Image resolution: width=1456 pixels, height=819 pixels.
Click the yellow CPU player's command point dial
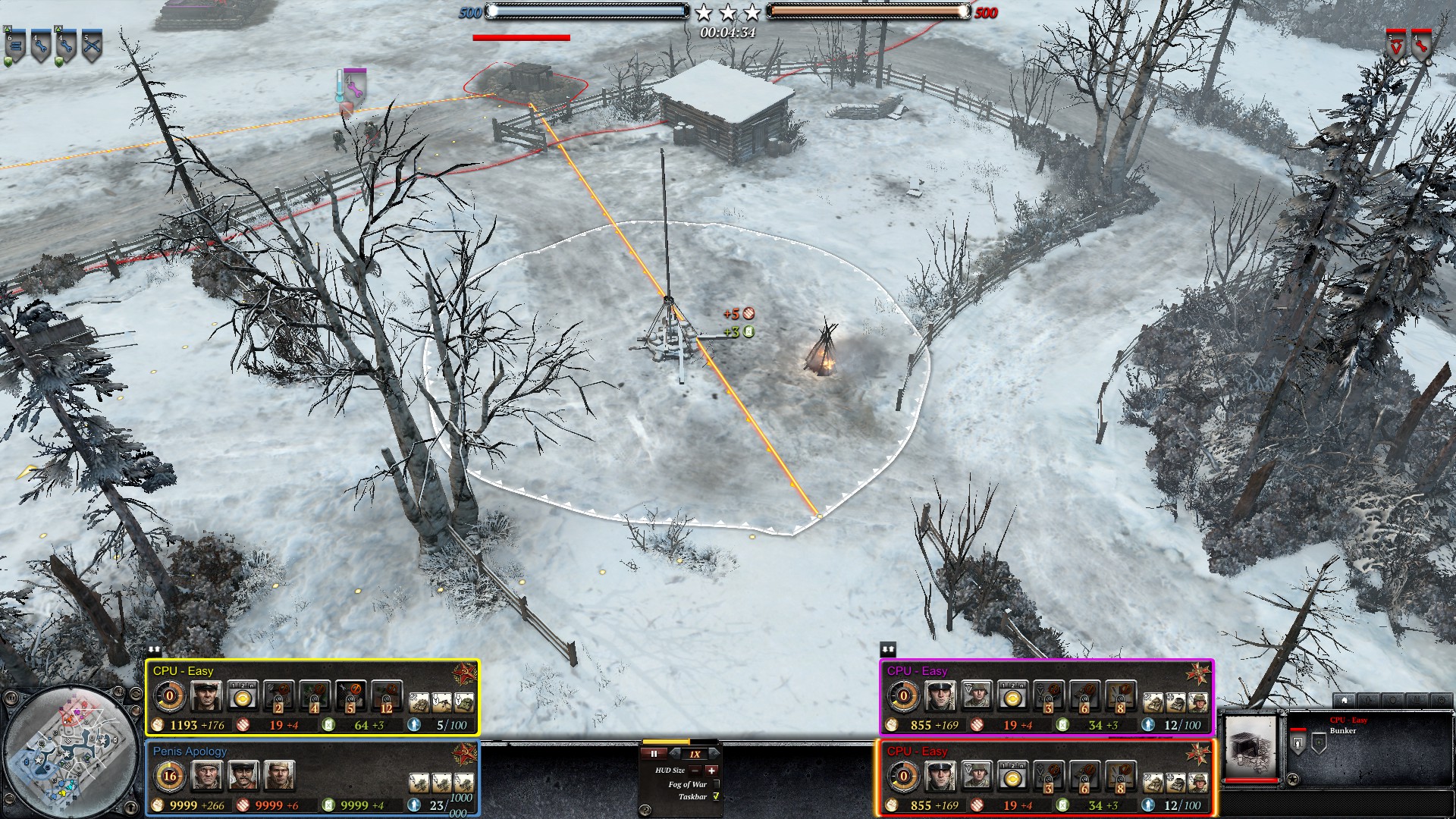[x=170, y=695]
